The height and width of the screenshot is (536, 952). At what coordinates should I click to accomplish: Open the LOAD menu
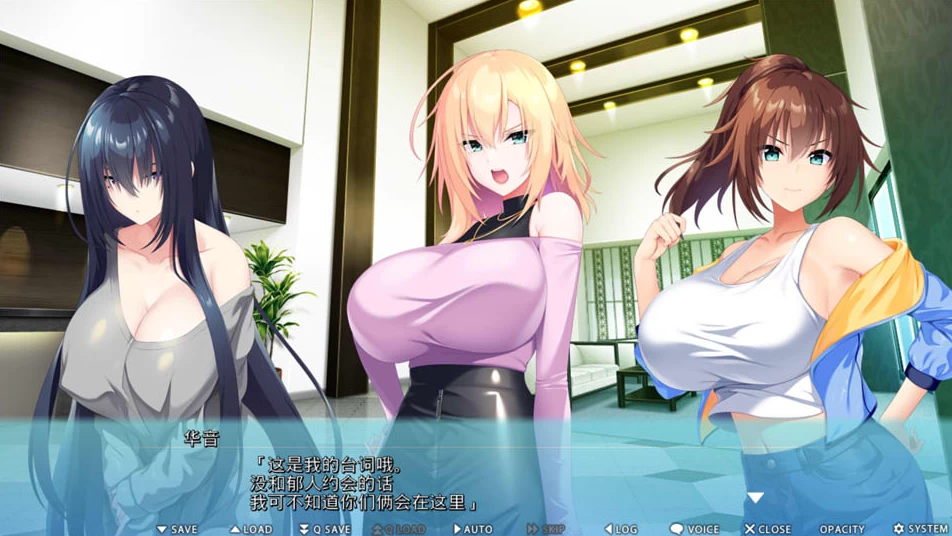pyautogui.click(x=251, y=529)
